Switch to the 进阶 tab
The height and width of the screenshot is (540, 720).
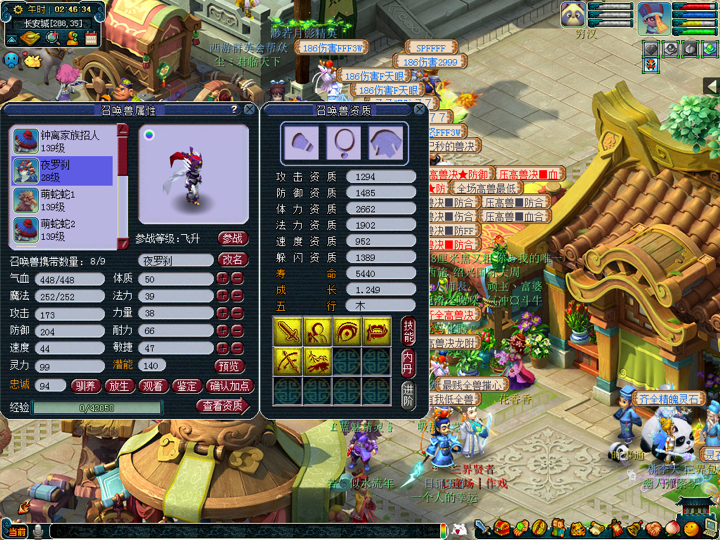pyautogui.click(x=408, y=392)
